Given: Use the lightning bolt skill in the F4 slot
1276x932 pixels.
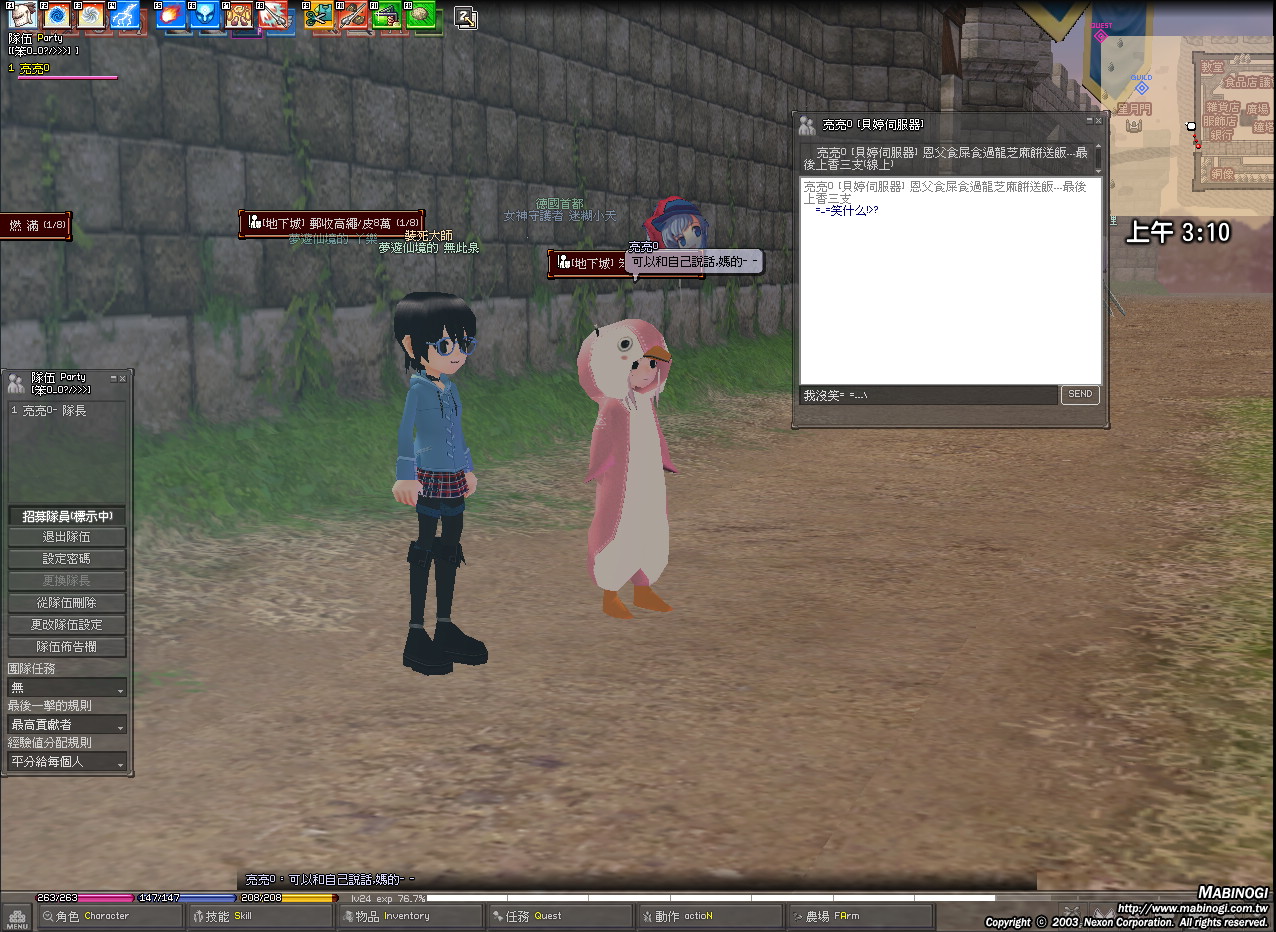Looking at the screenshot, I should [x=126, y=16].
